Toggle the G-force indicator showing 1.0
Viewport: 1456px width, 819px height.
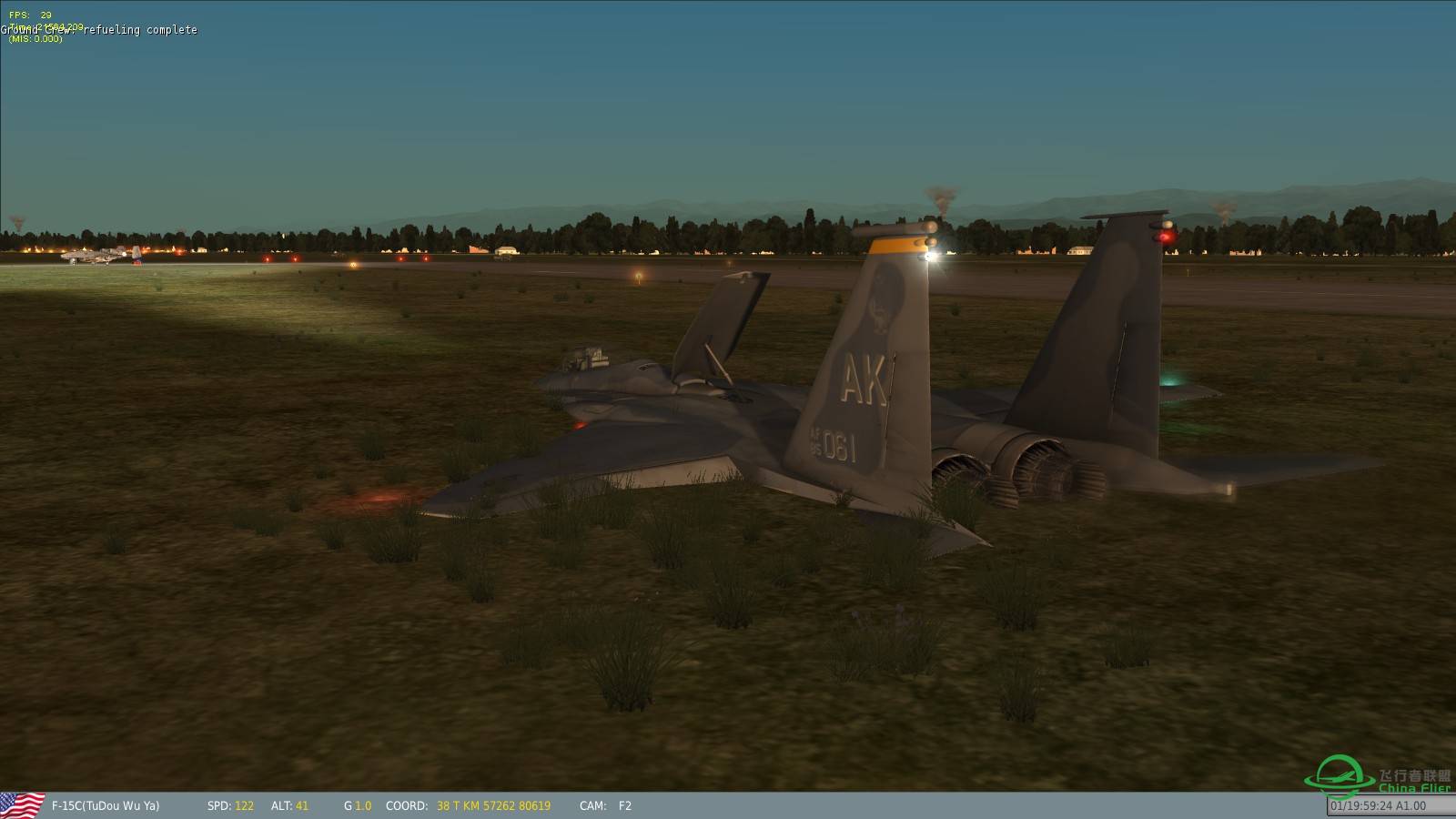pyautogui.click(x=357, y=805)
